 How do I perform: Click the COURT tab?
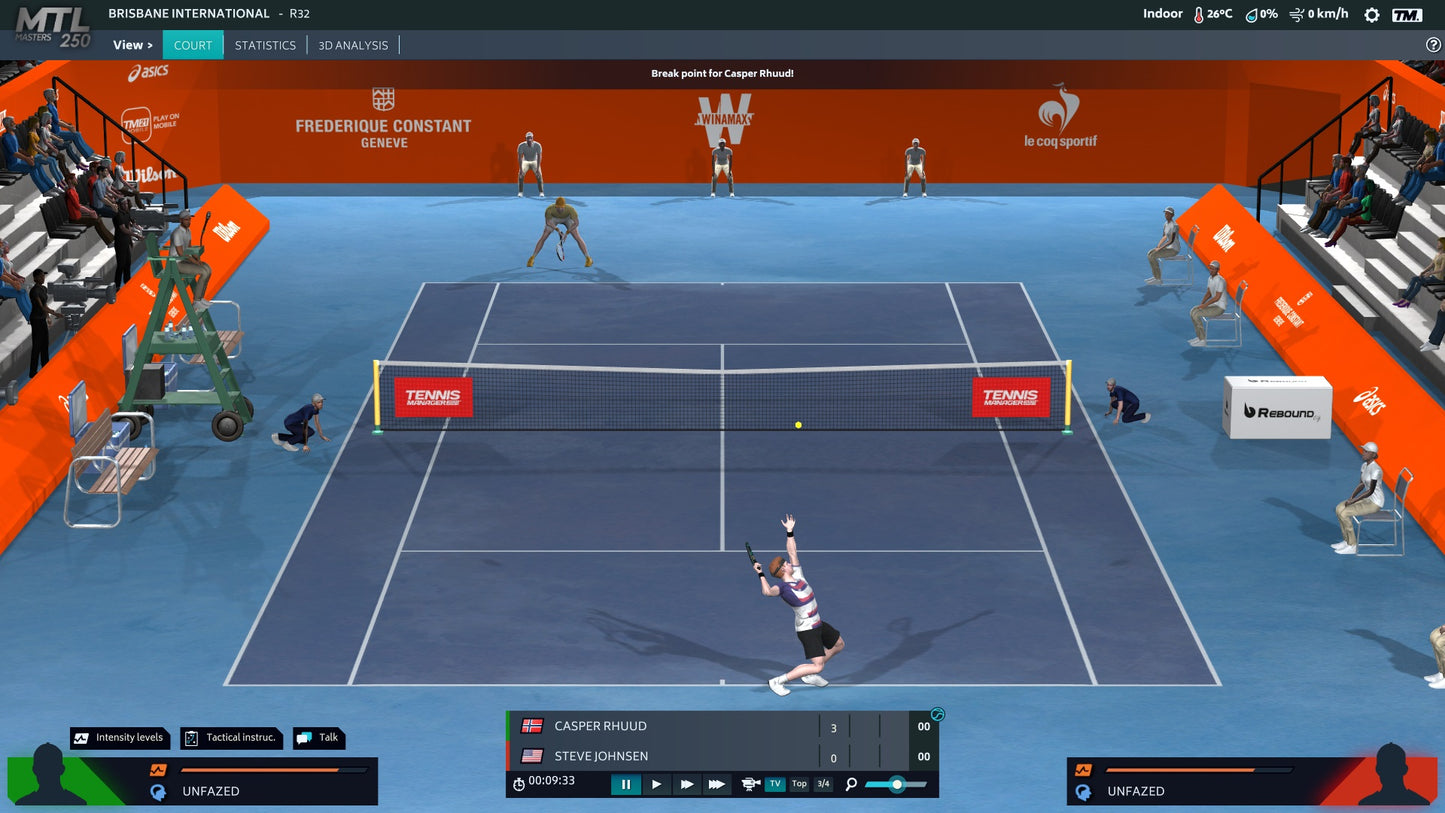[192, 45]
